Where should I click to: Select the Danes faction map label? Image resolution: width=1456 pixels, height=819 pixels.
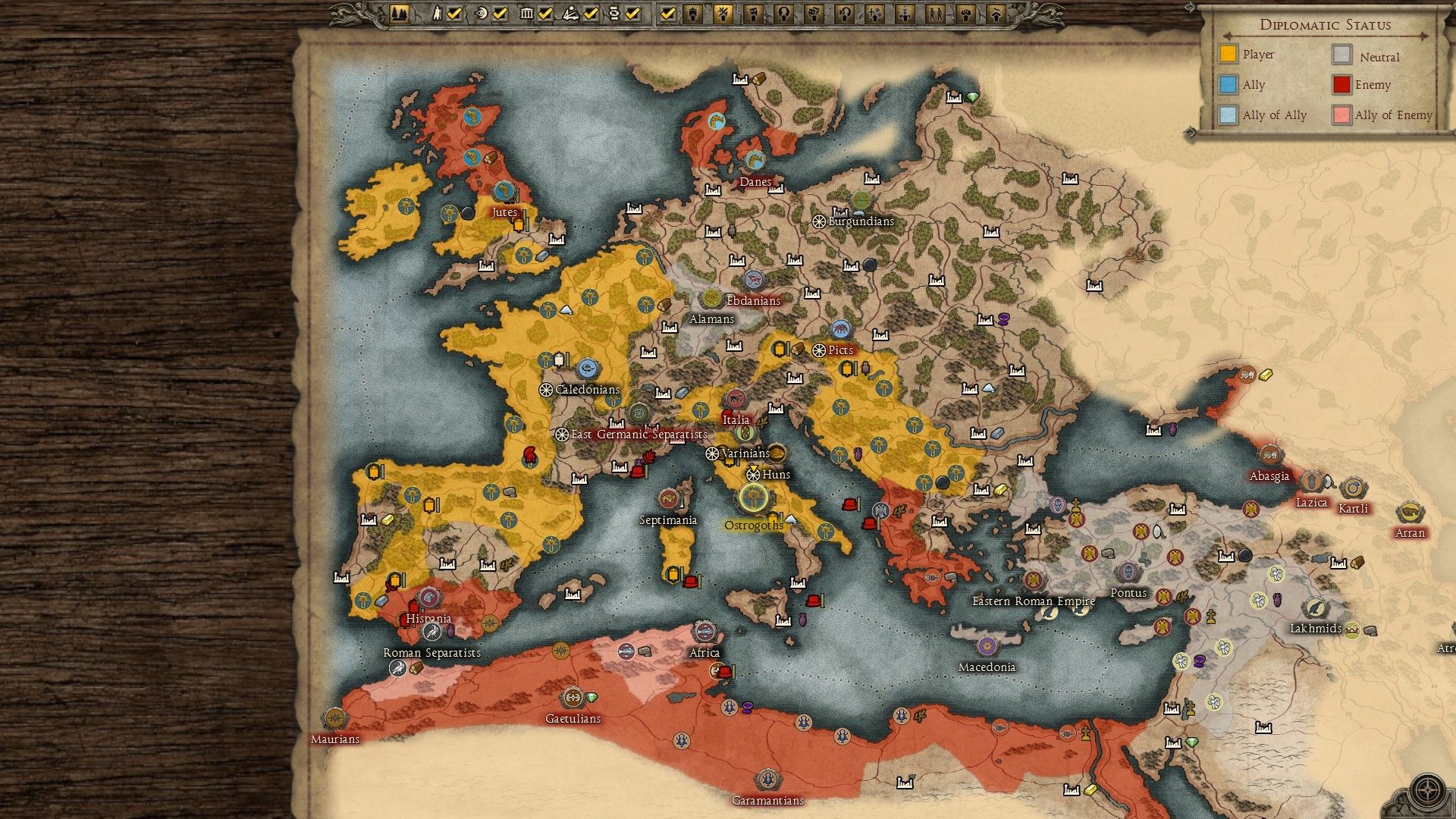(755, 182)
